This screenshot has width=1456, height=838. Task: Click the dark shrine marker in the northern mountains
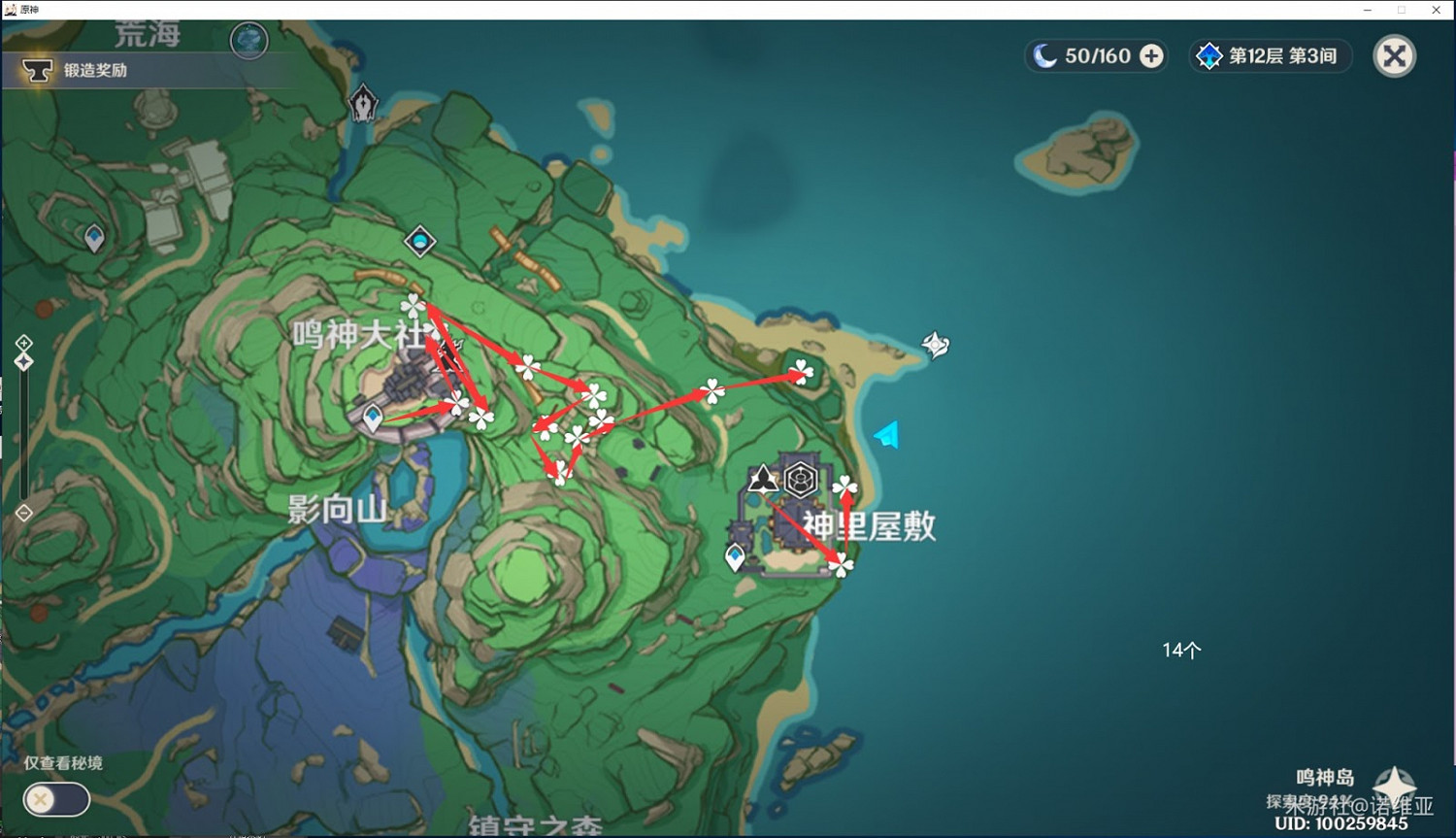click(362, 102)
